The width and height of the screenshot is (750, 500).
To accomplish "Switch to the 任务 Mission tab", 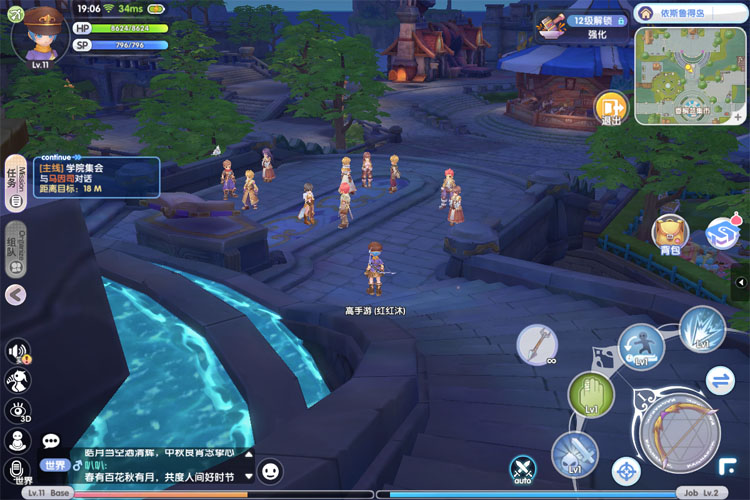I will pyautogui.click(x=15, y=183).
